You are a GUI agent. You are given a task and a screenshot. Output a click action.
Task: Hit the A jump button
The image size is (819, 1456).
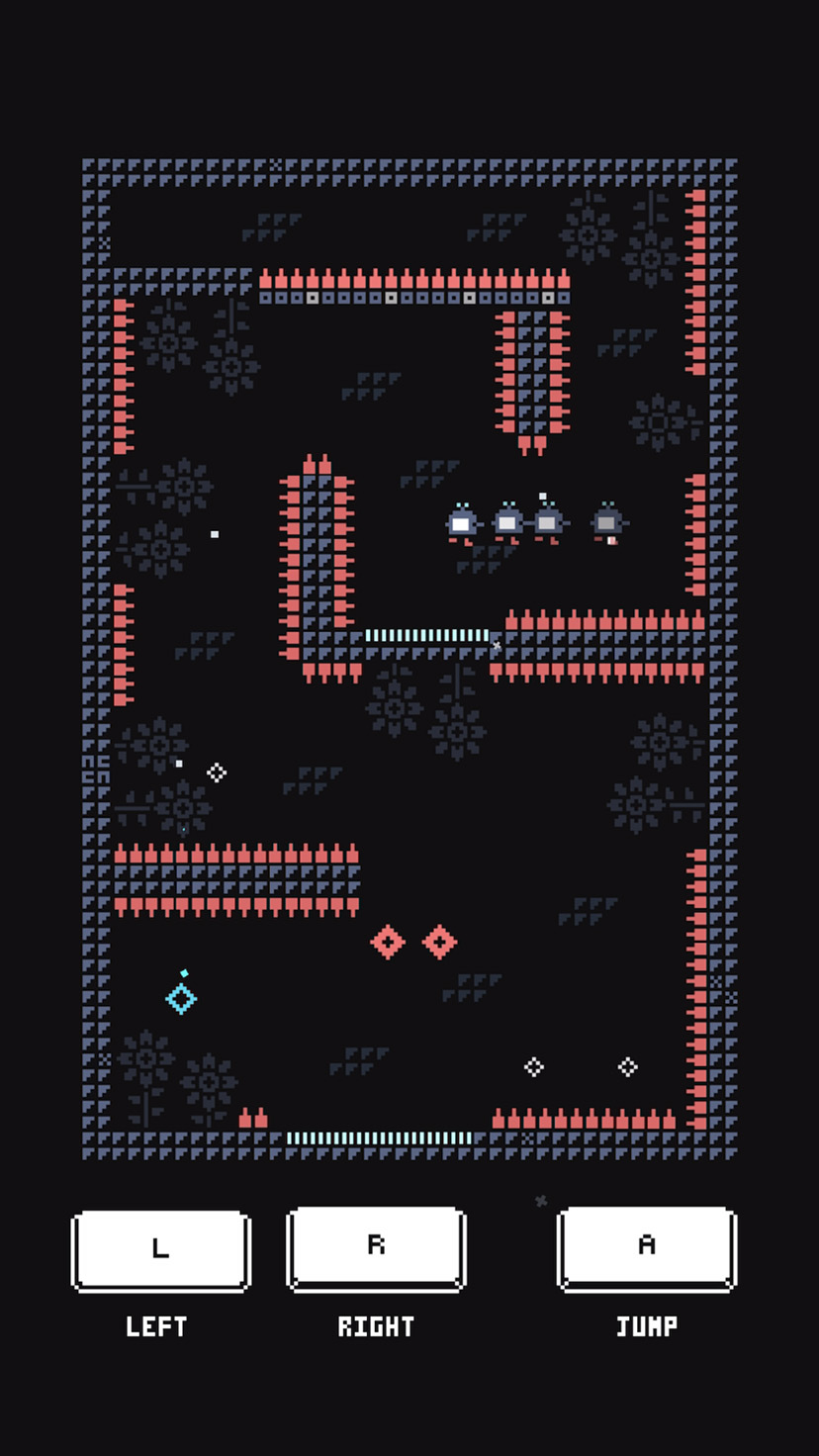tap(647, 1247)
